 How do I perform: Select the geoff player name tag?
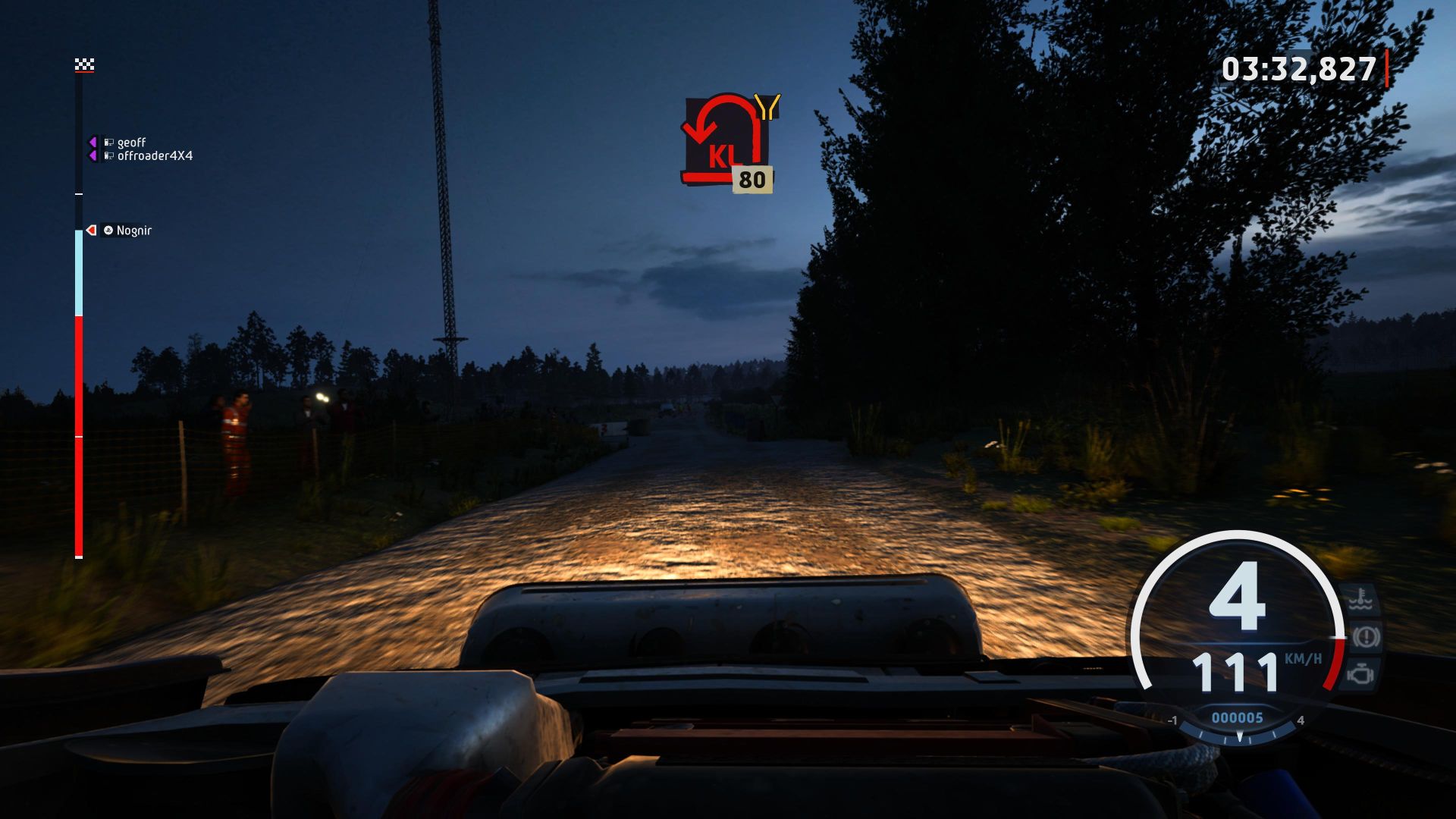130,143
